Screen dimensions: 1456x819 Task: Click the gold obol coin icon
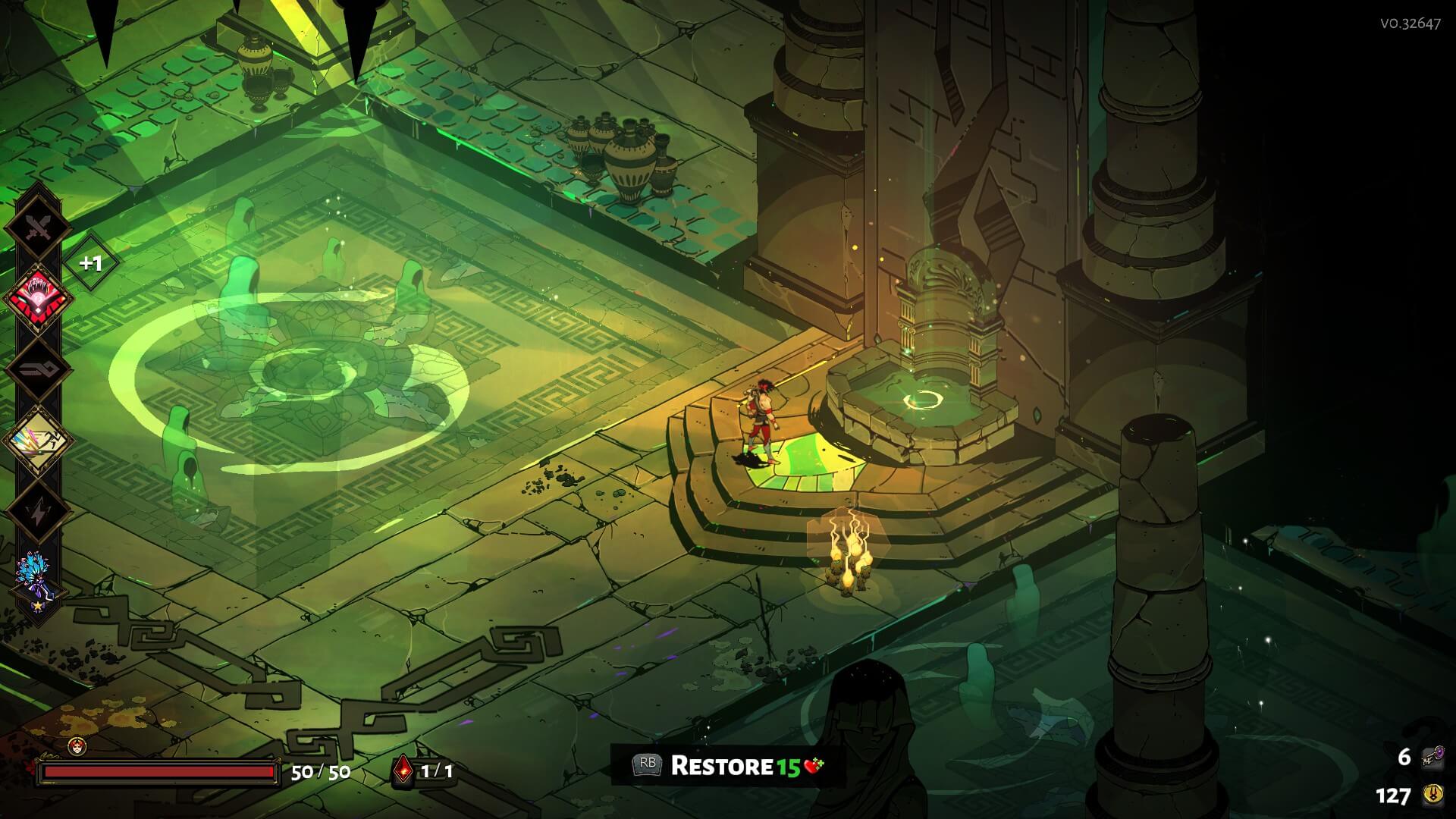coord(1432,795)
